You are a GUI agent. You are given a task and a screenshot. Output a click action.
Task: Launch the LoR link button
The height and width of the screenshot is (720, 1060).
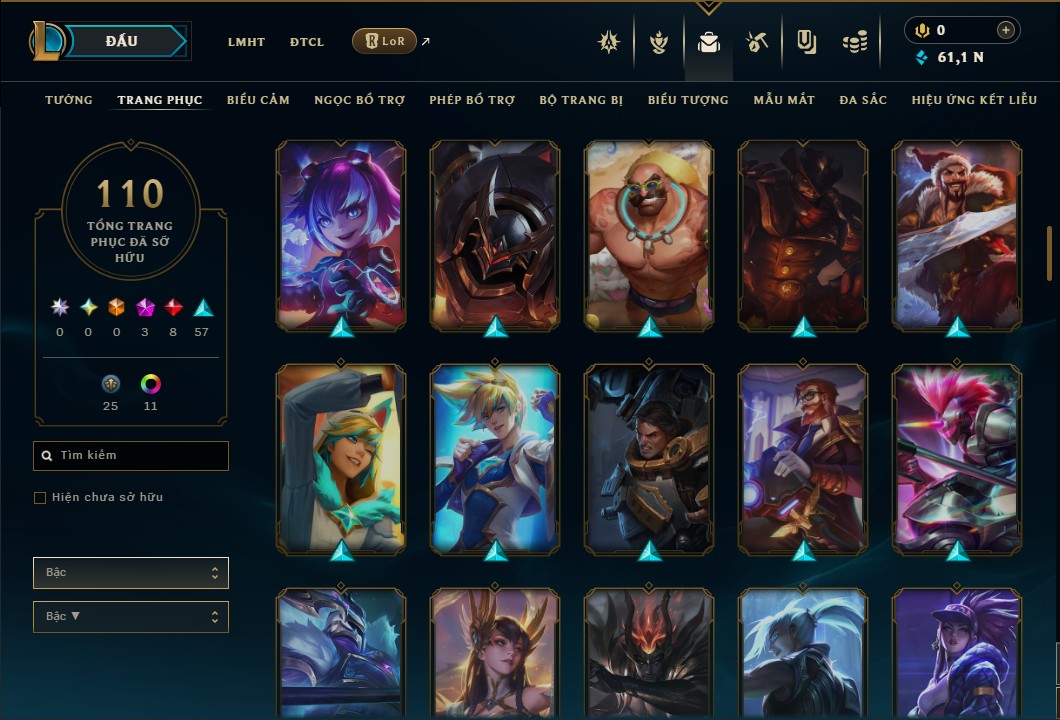click(x=385, y=41)
